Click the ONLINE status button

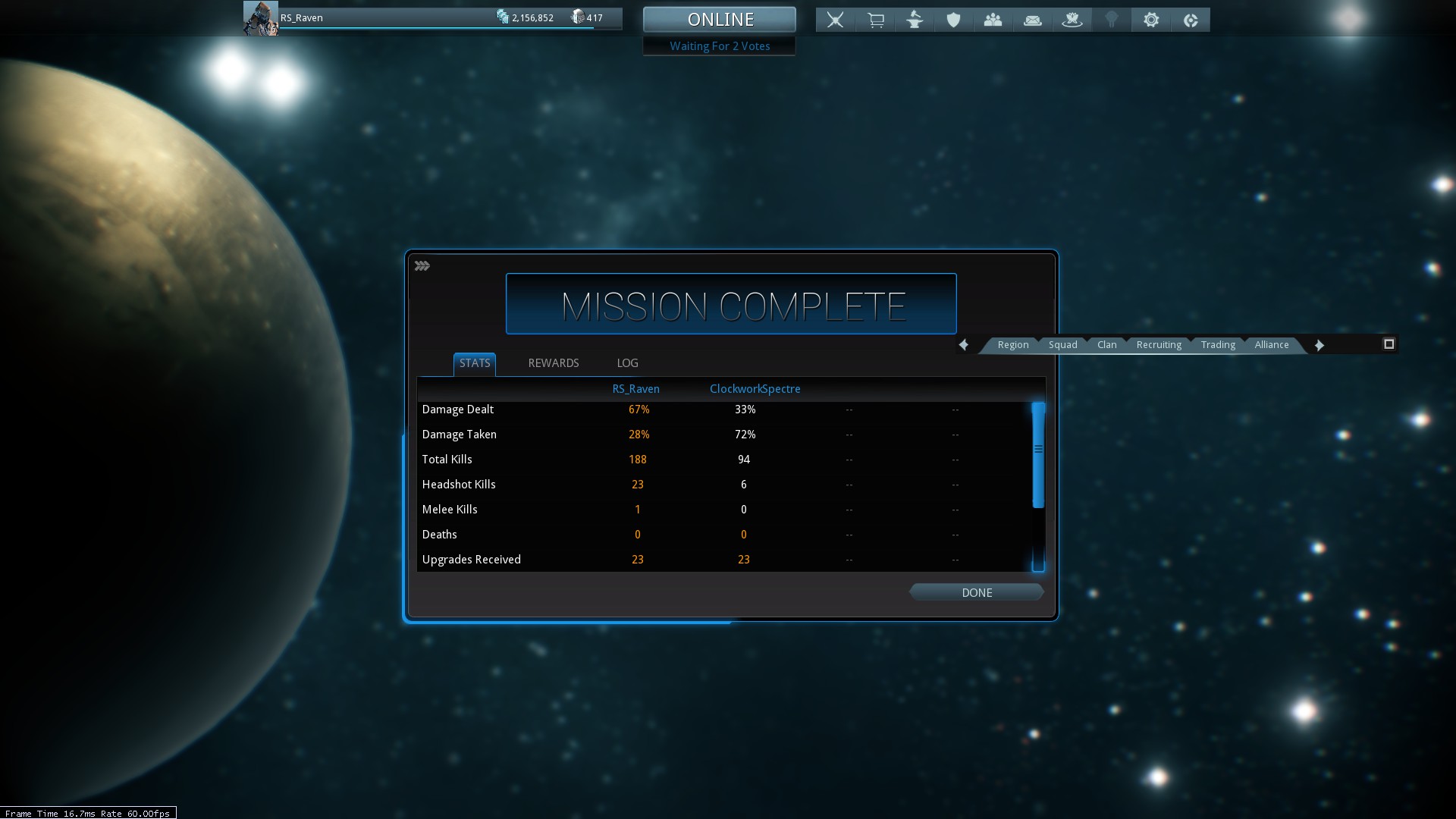pos(719,20)
